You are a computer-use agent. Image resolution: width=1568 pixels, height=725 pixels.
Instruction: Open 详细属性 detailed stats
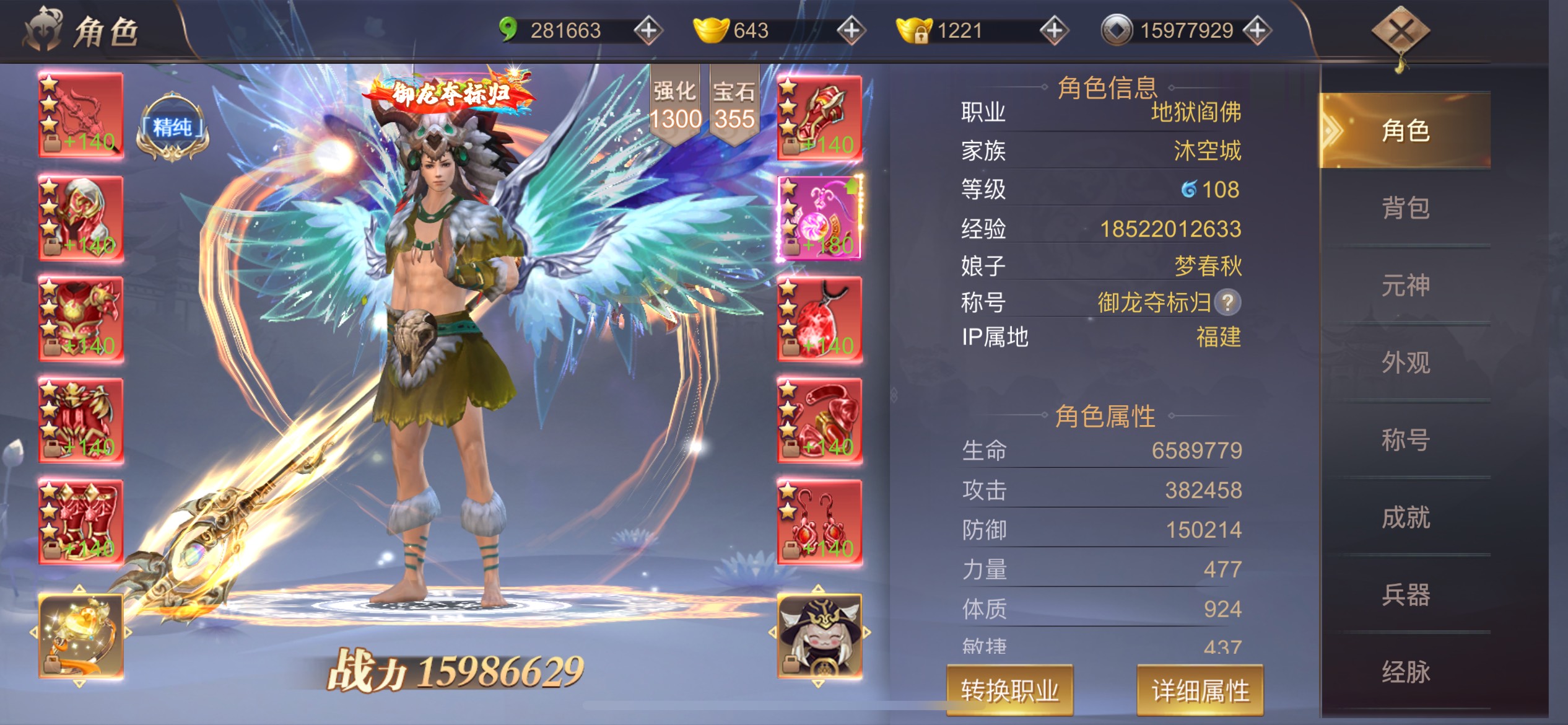1200,690
